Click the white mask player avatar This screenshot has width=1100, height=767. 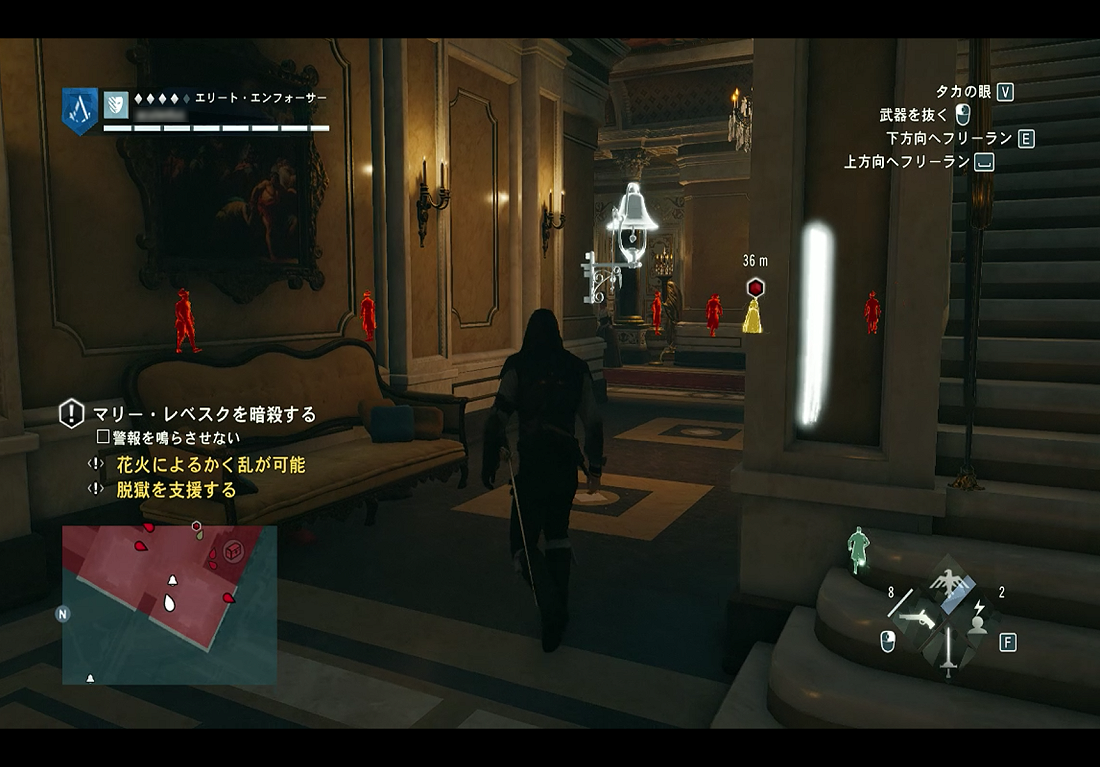(116, 103)
